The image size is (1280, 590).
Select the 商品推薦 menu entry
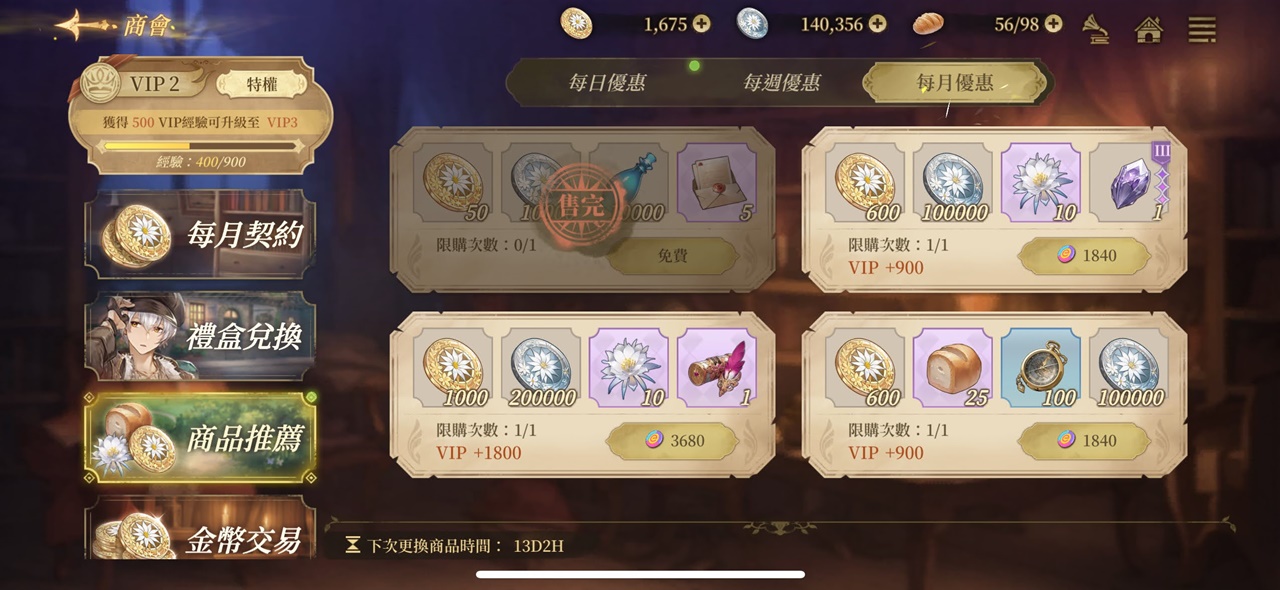coord(200,438)
